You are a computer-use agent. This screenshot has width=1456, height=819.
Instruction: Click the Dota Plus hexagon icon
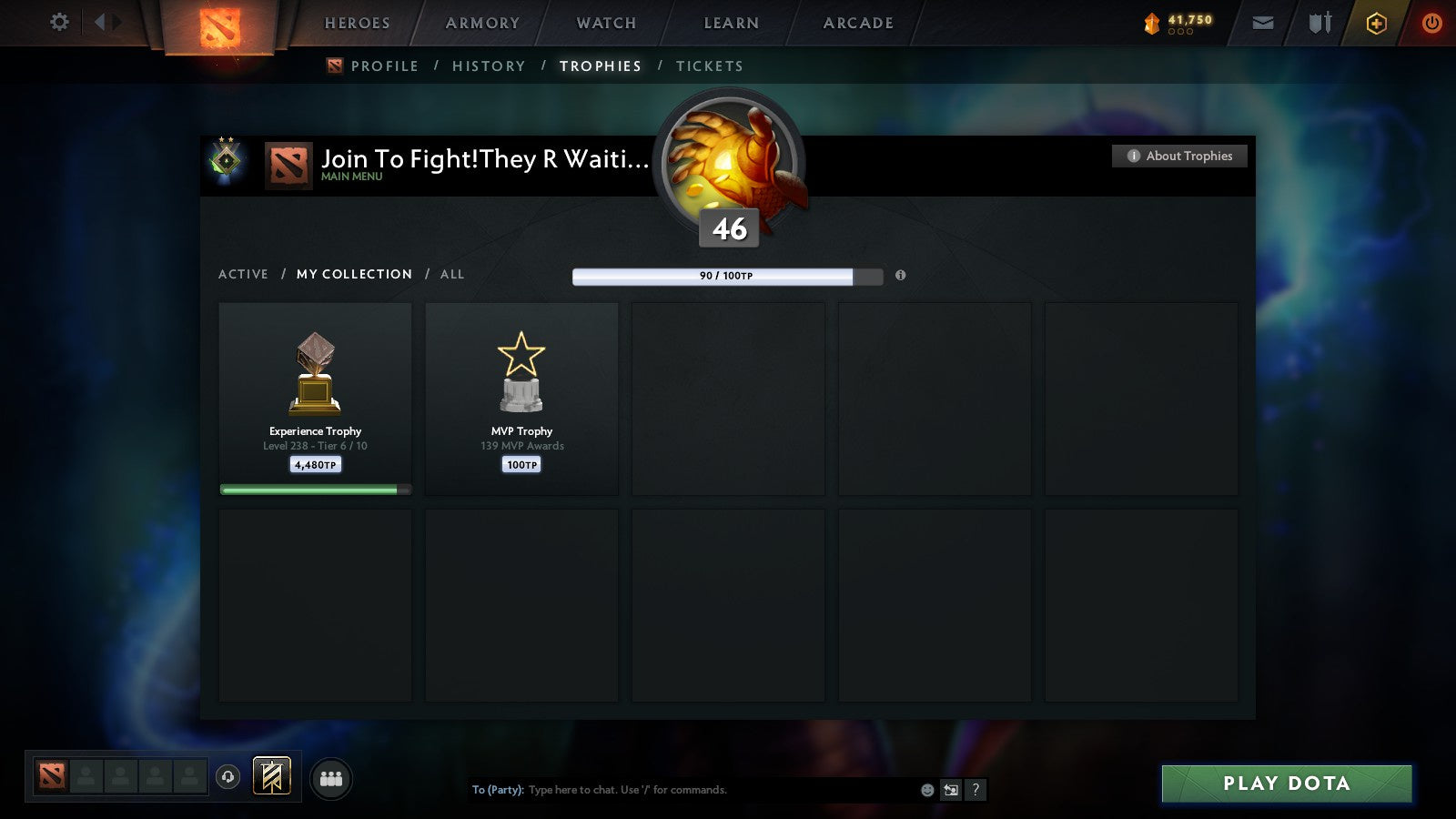1377,22
